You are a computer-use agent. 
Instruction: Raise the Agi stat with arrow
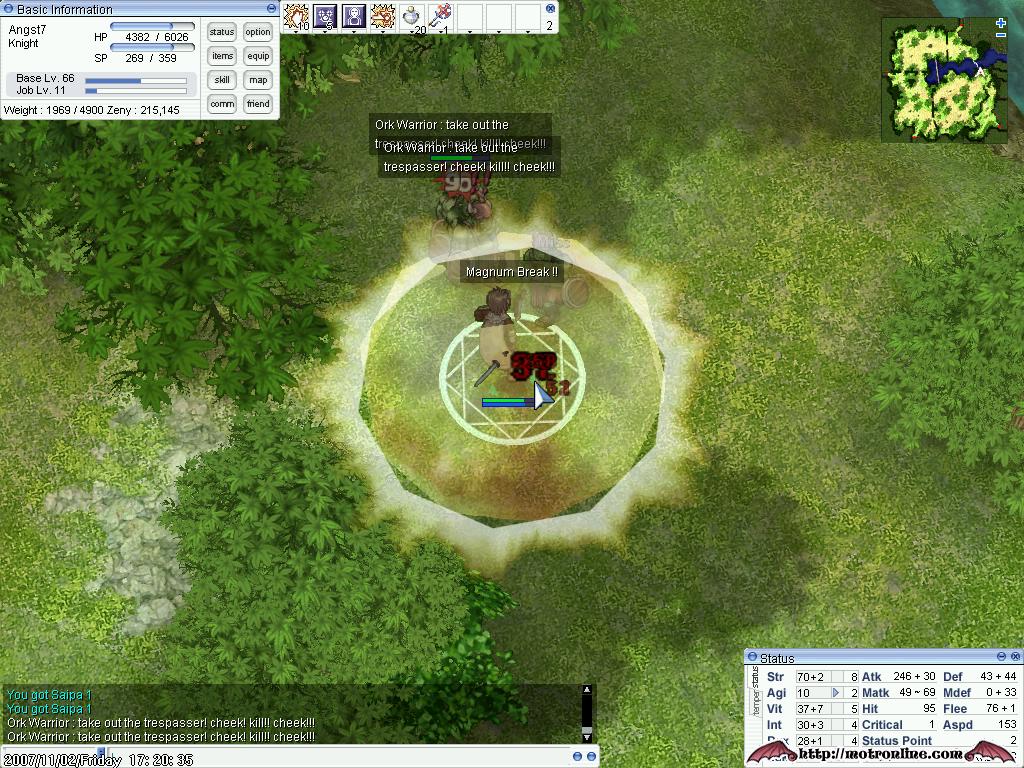[836, 692]
